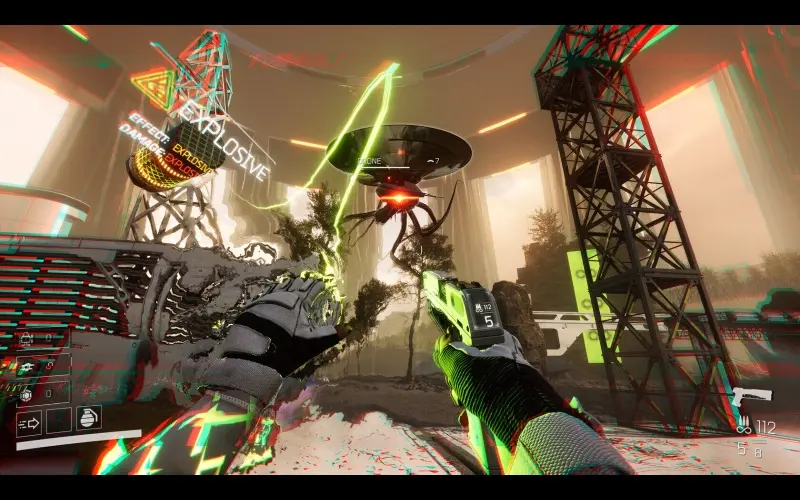Select the wrench resource icon
The height and width of the screenshot is (500, 800).
(x=27, y=367)
